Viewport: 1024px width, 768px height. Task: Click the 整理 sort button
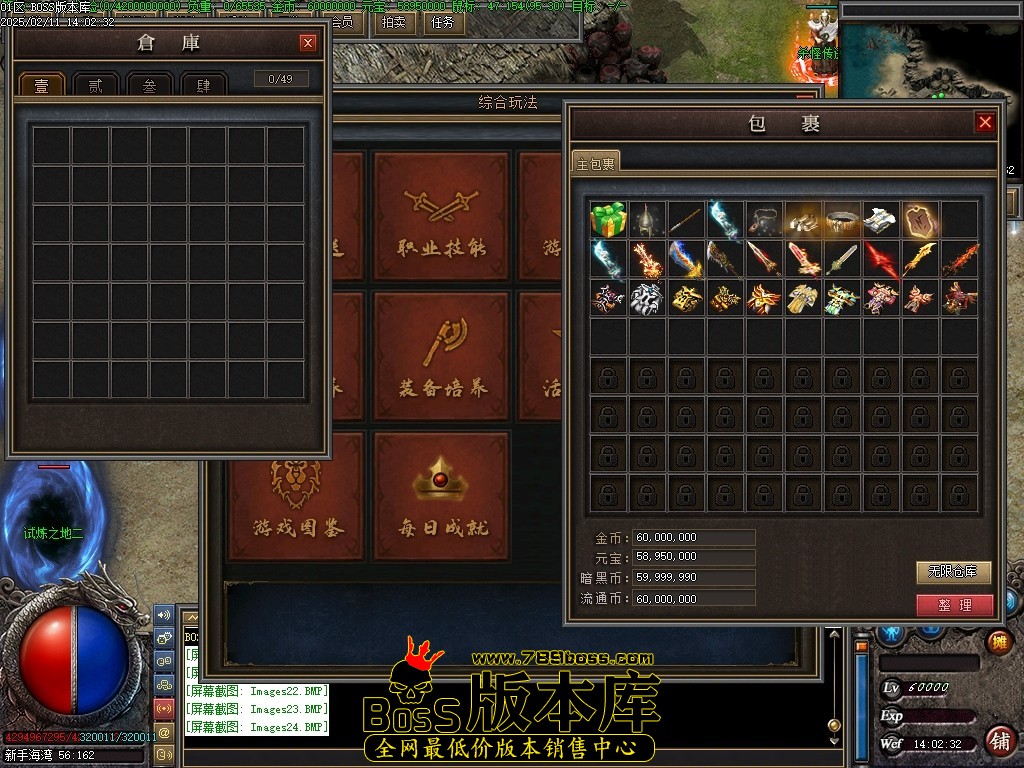click(x=954, y=605)
